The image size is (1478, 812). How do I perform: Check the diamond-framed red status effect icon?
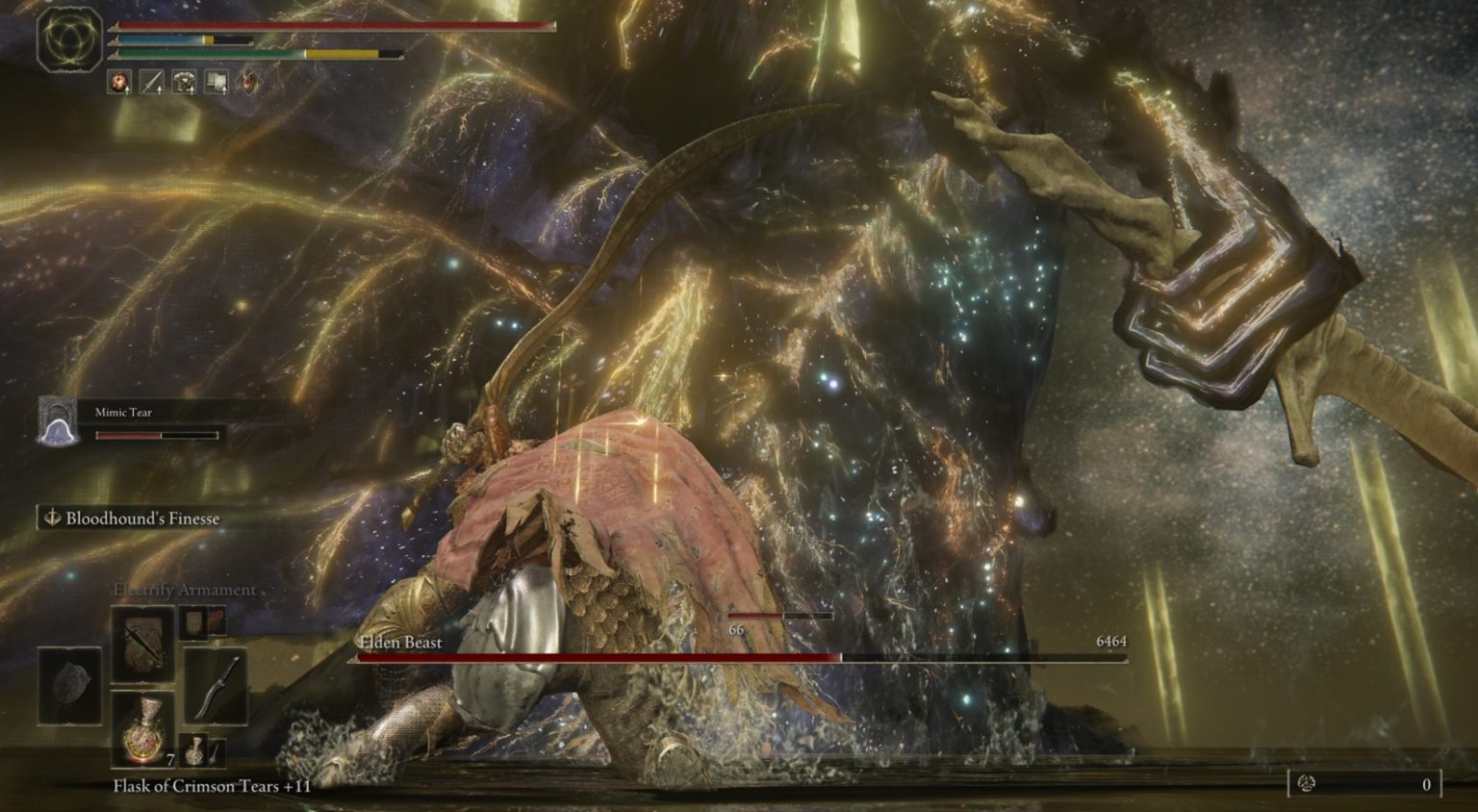(248, 83)
